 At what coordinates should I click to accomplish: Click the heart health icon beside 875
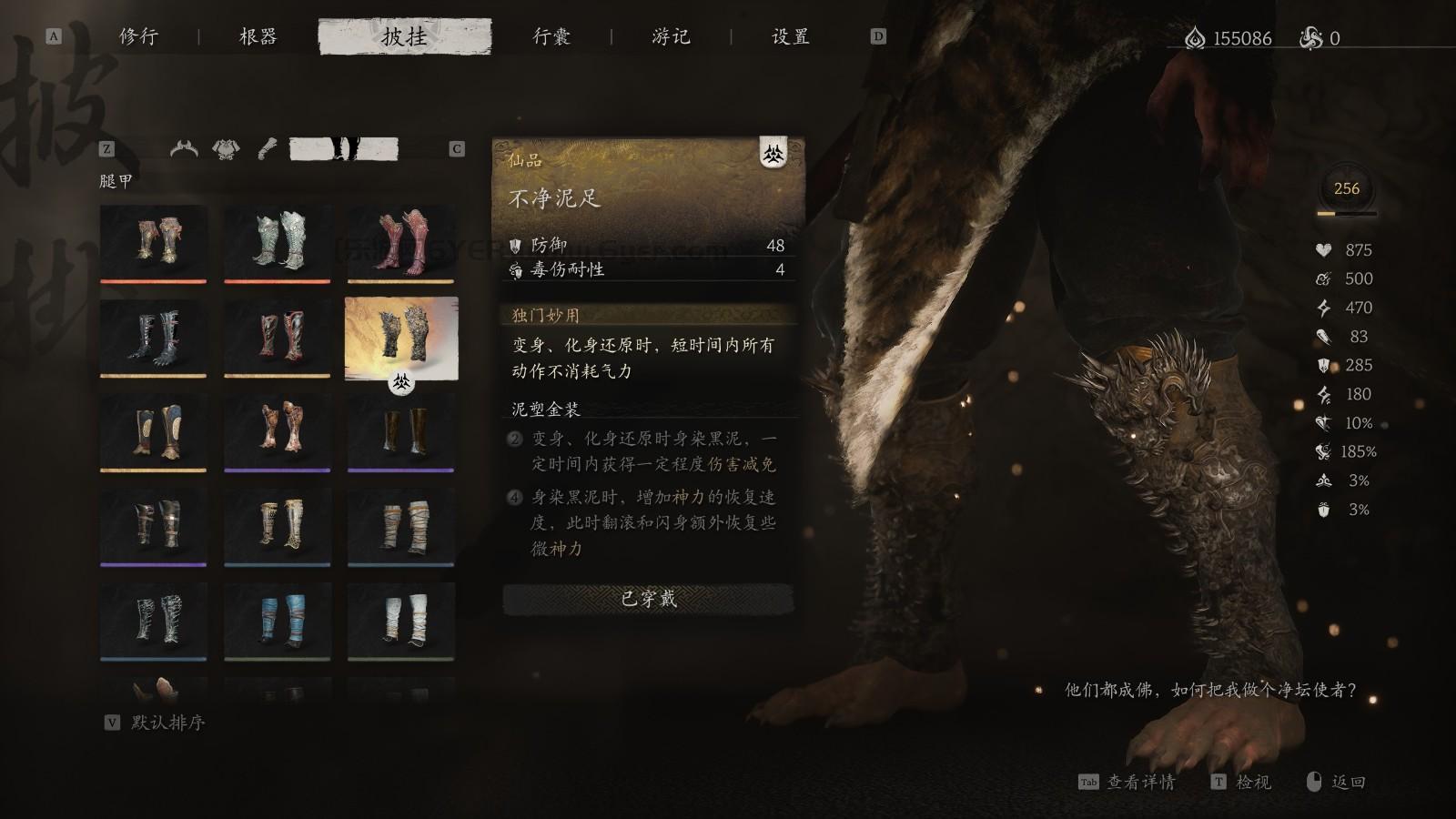point(1322,250)
